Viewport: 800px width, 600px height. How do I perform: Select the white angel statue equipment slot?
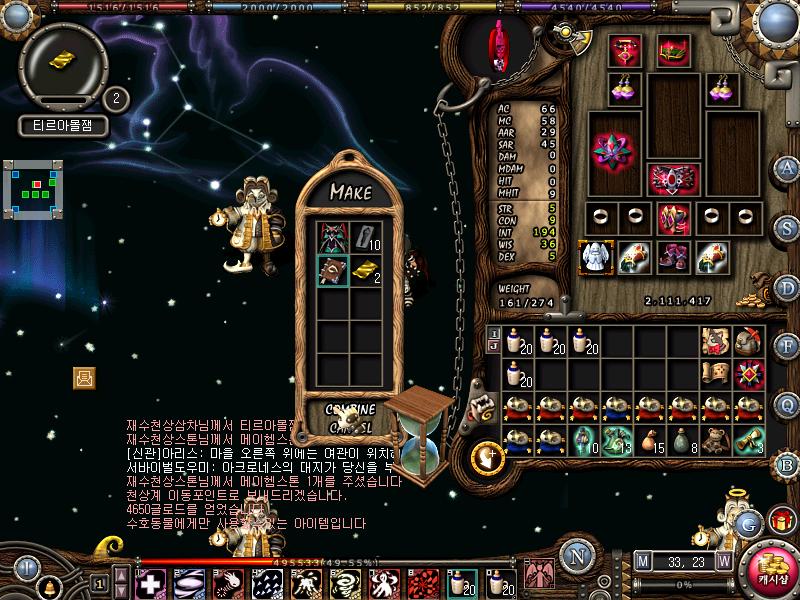coord(596,256)
